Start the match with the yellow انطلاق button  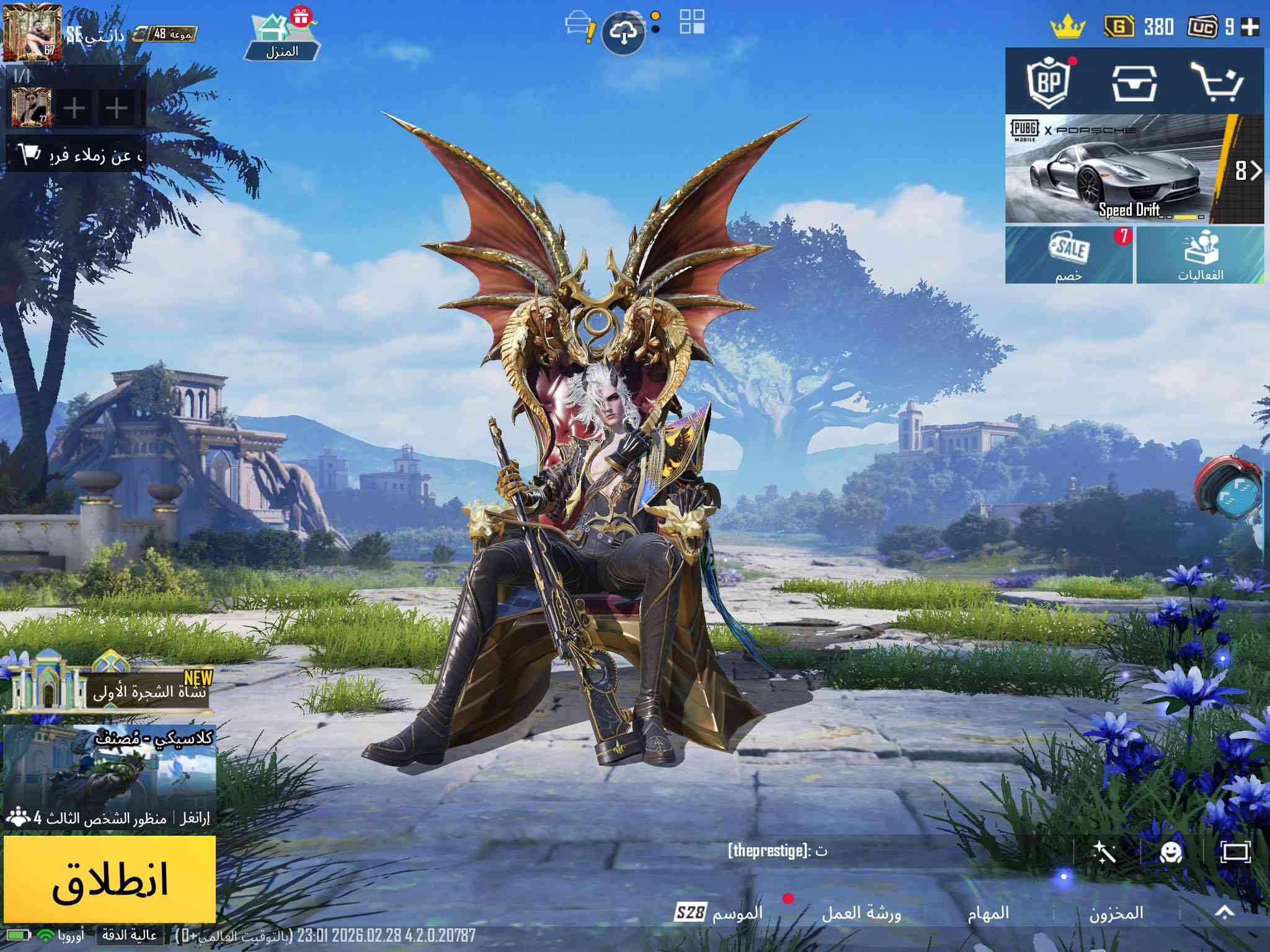(110, 878)
